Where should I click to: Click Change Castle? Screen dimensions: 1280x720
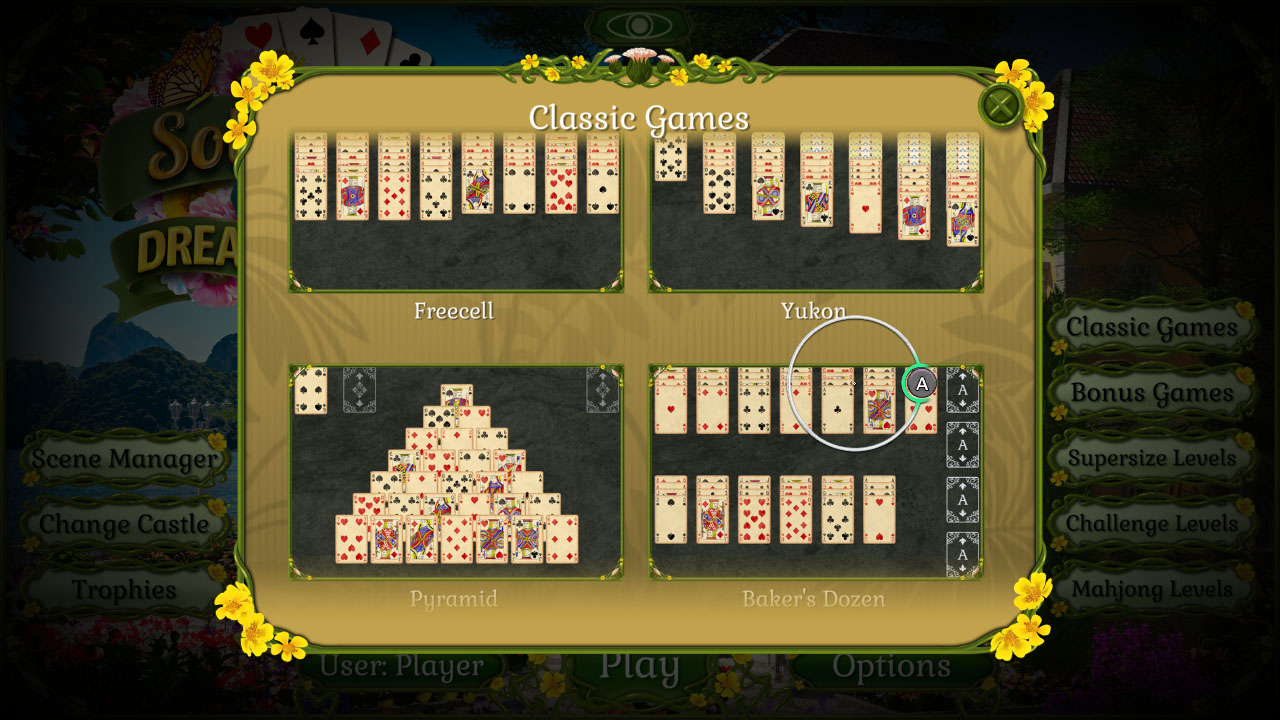click(x=122, y=524)
